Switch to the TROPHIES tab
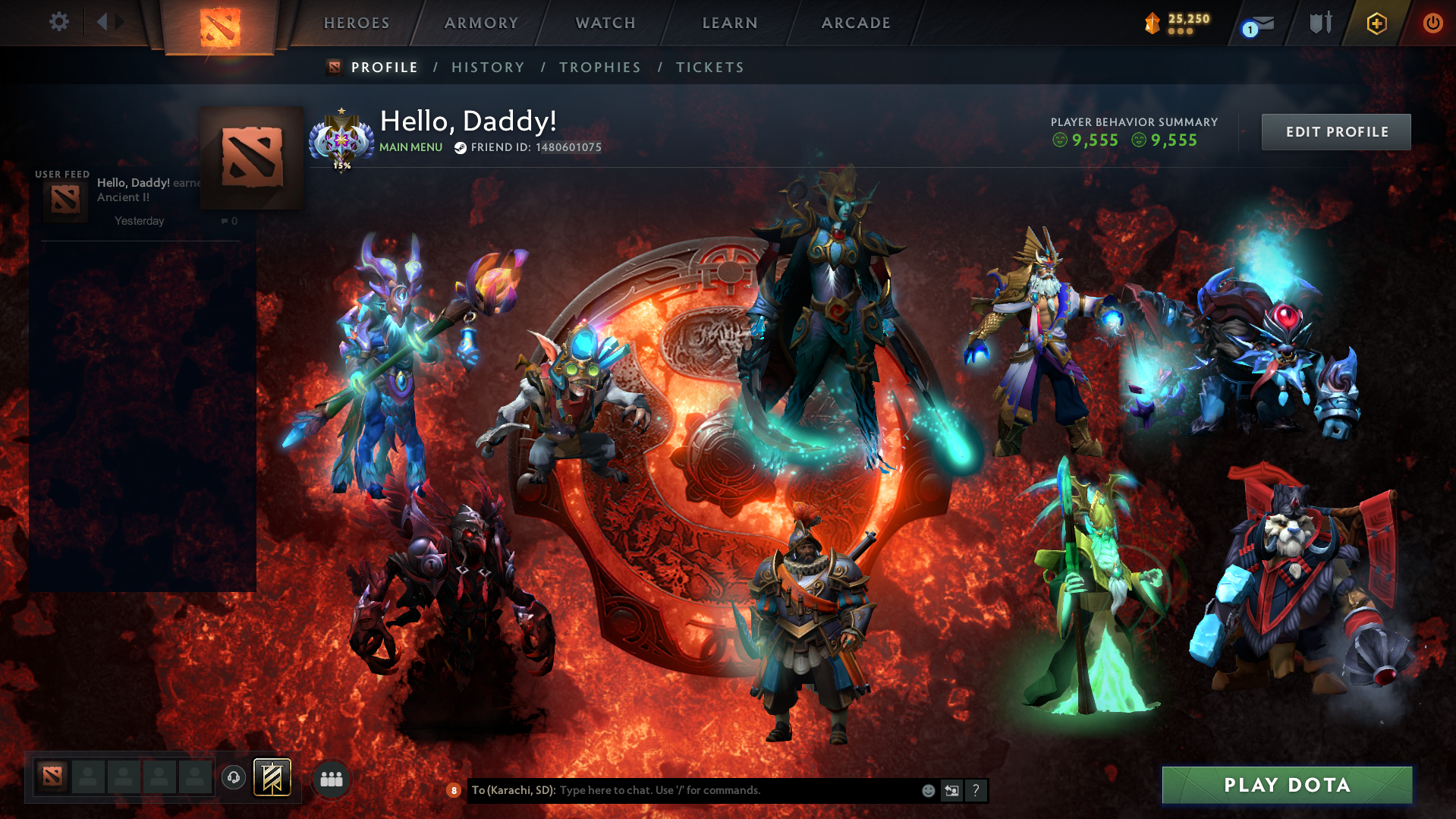This screenshot has width=1456, height=819. point(599,67)
